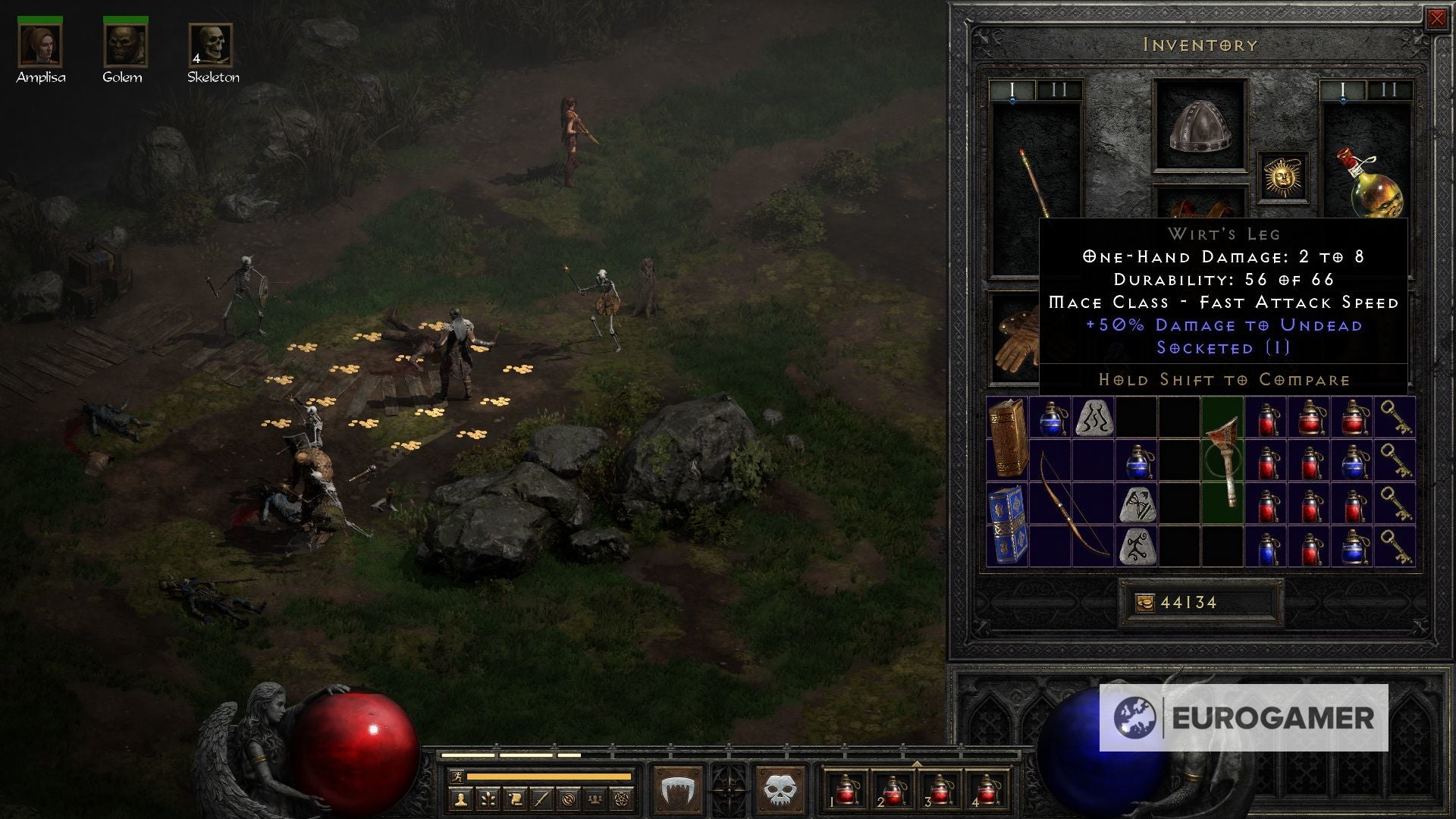The width and height of the screenshot is (1456, 819).
Task: Select weapon set tab I on the right panel
Action: point(1341,87)
